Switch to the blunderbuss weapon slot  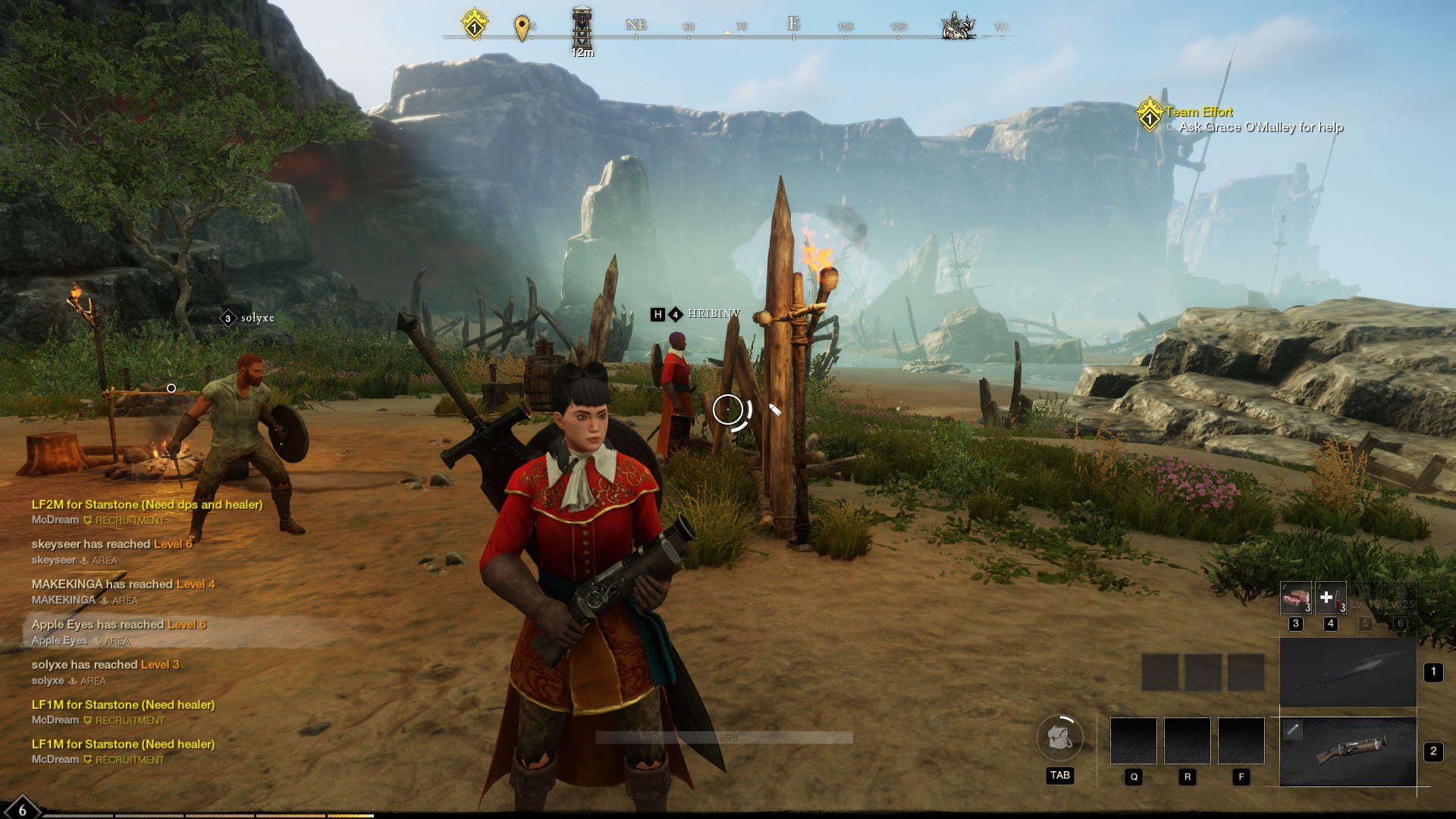point(1348,752)
